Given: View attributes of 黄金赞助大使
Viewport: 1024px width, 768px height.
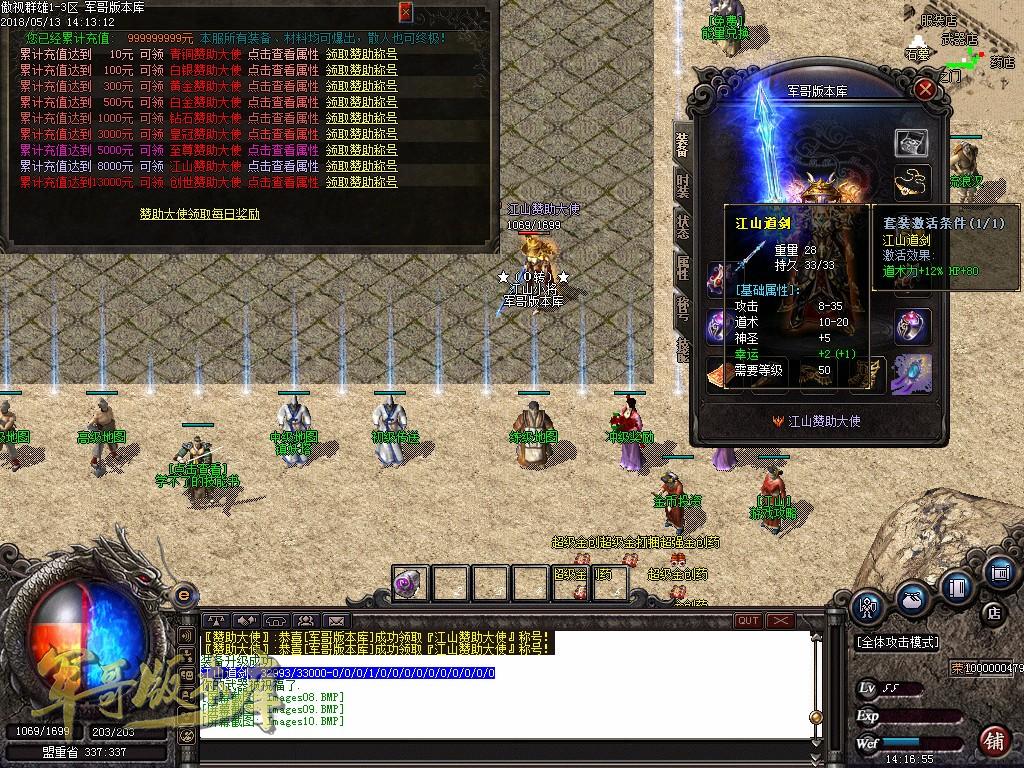Looking at the screenshot, I should pyautogui.click(x=283, y=87).
